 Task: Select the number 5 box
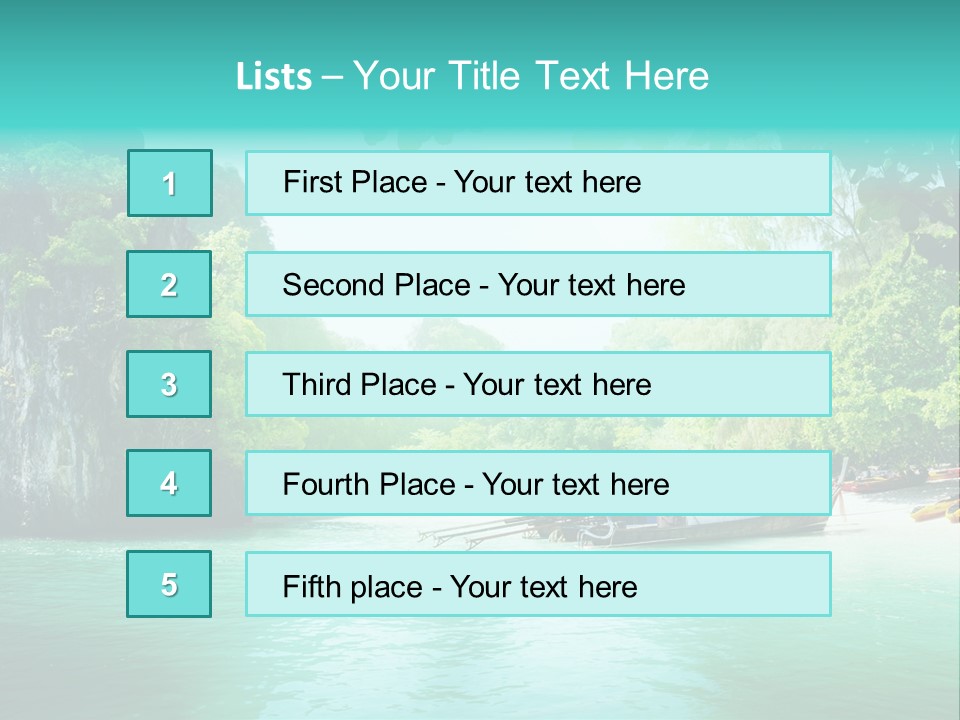tap(169, 584)
